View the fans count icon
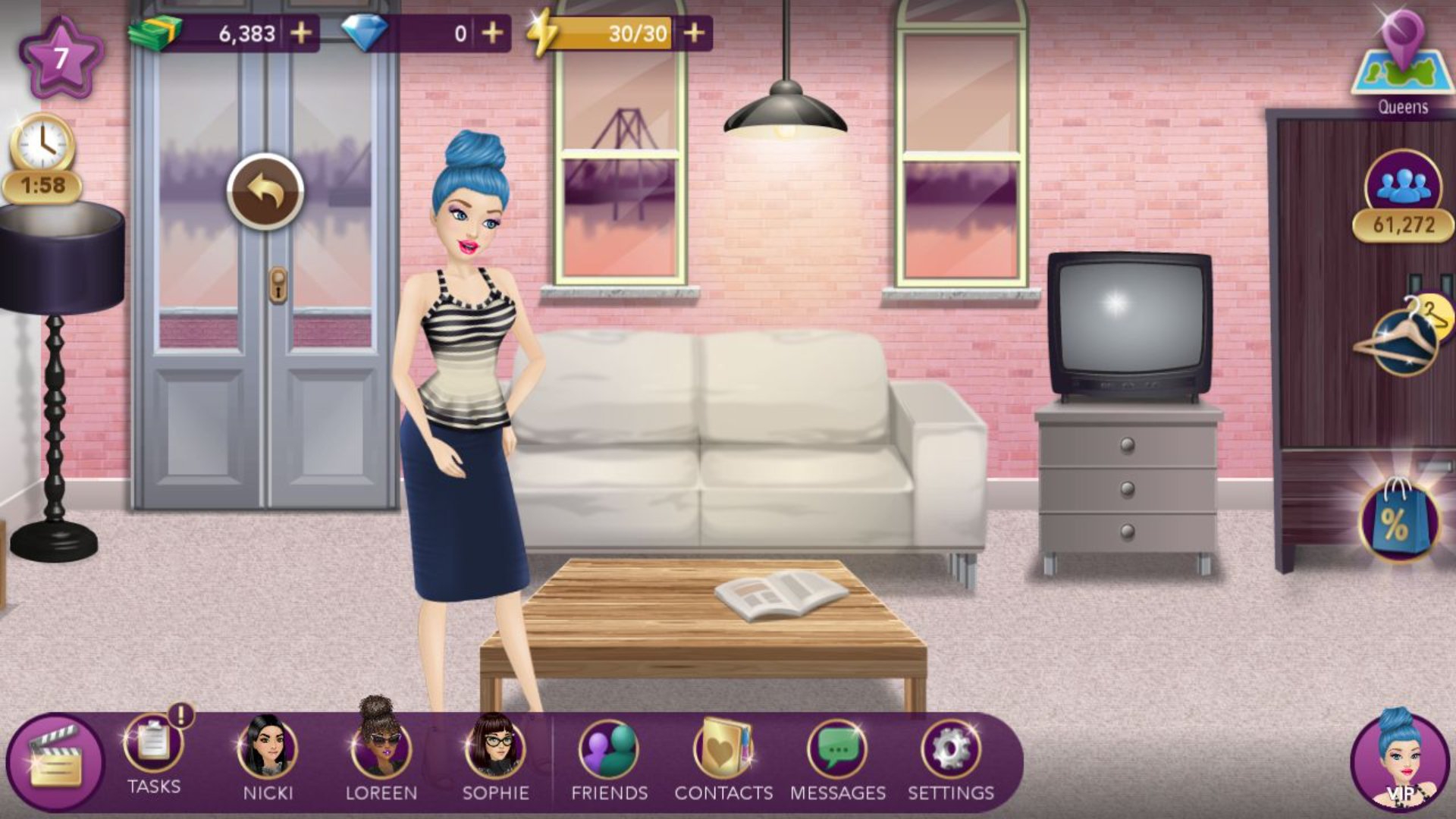The height and width of the screenshot is (819, 1456). tap(1402, 185)
